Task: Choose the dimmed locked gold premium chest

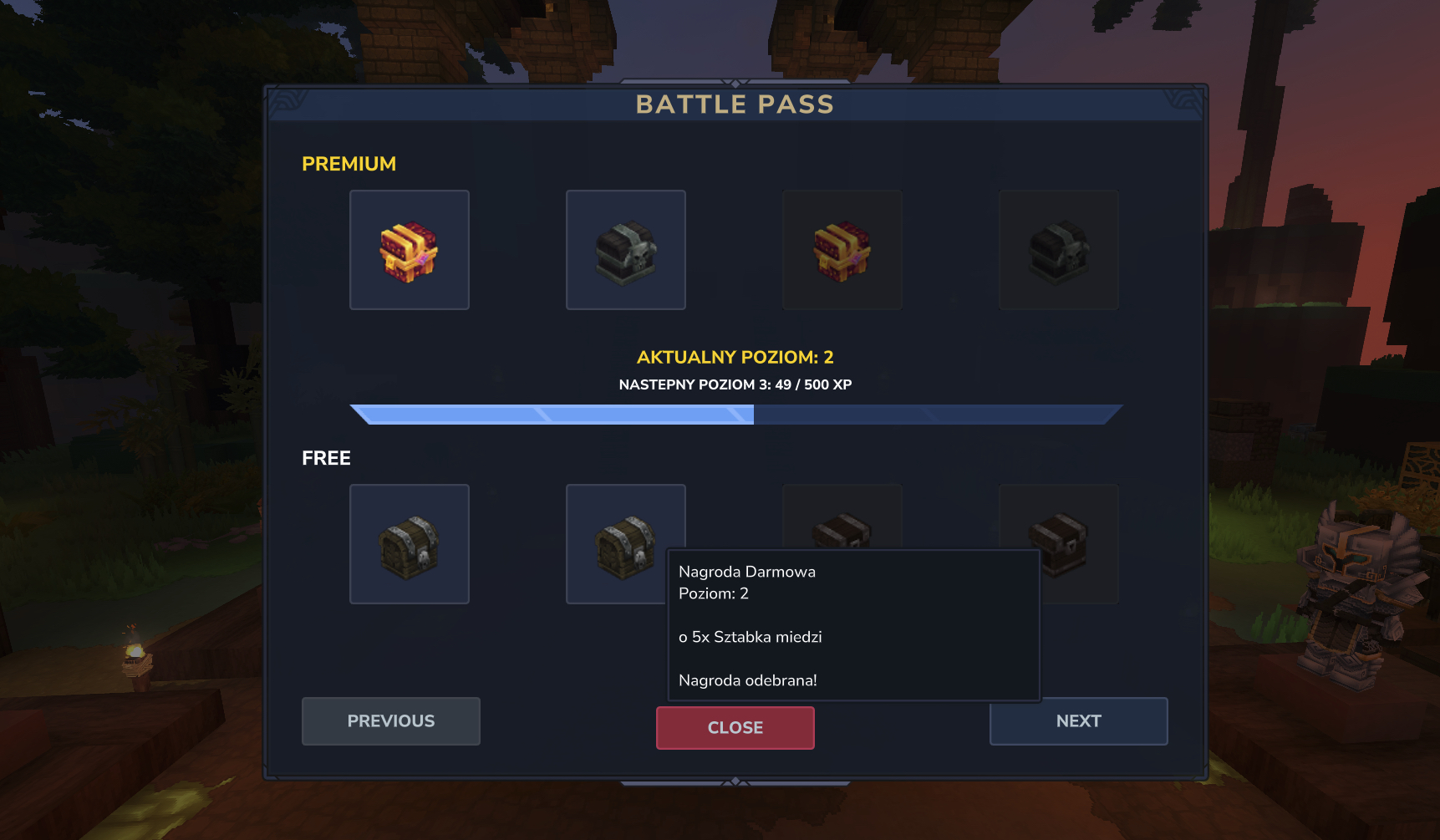Action: [842, 250]
